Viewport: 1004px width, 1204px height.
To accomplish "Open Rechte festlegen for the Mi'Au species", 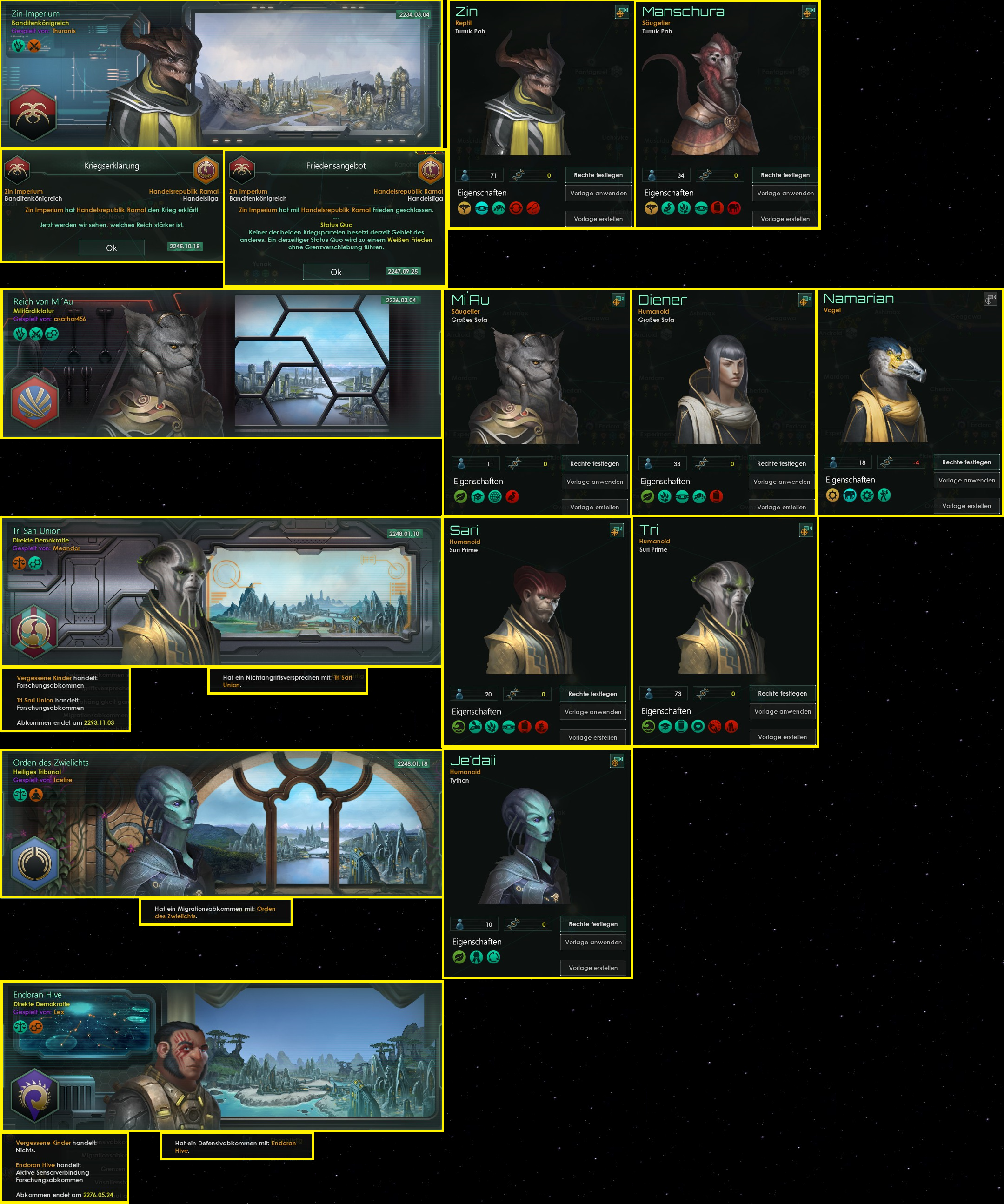I will [x=594, y=463].
